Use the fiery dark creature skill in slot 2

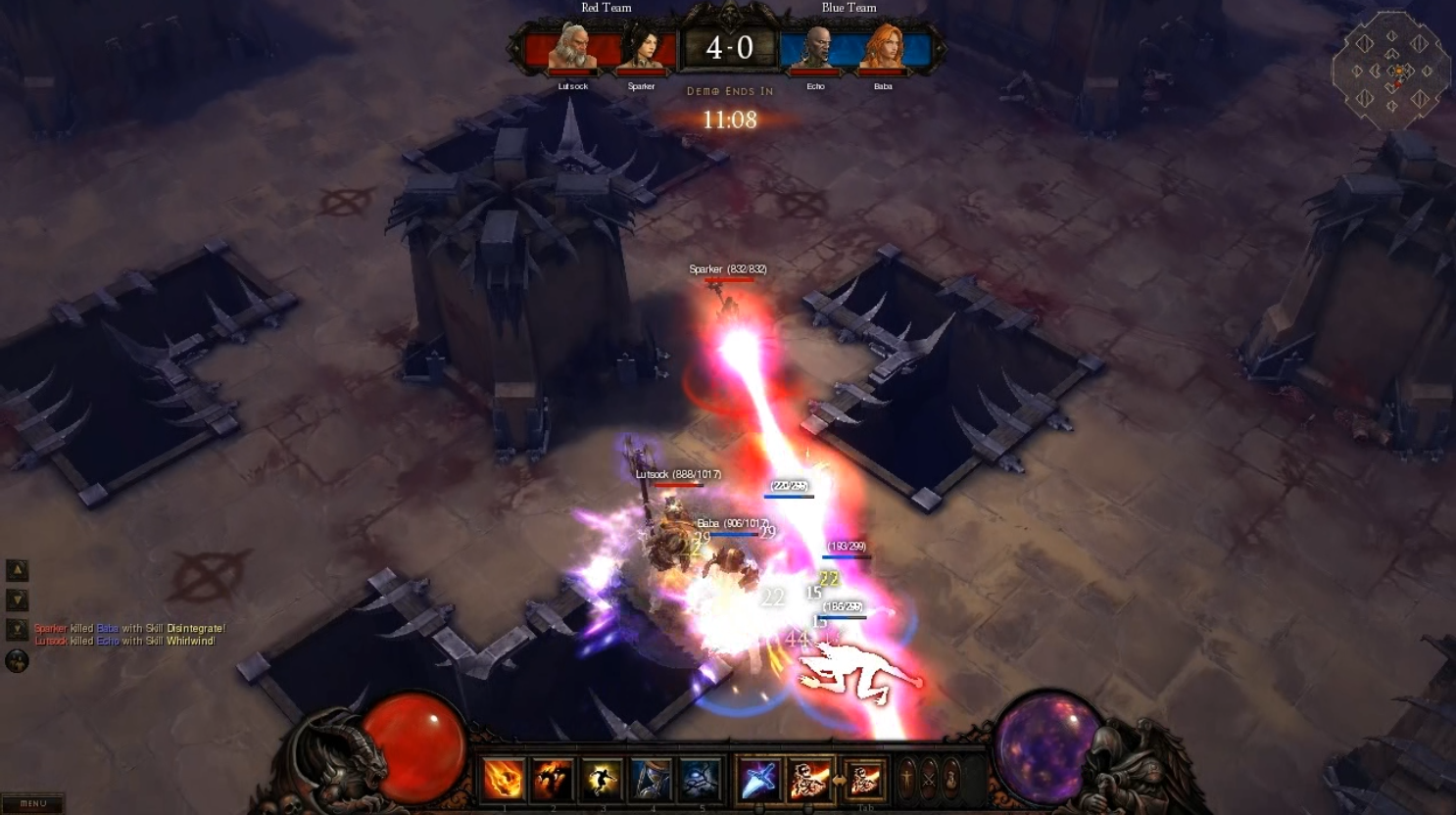click(553, 780)
